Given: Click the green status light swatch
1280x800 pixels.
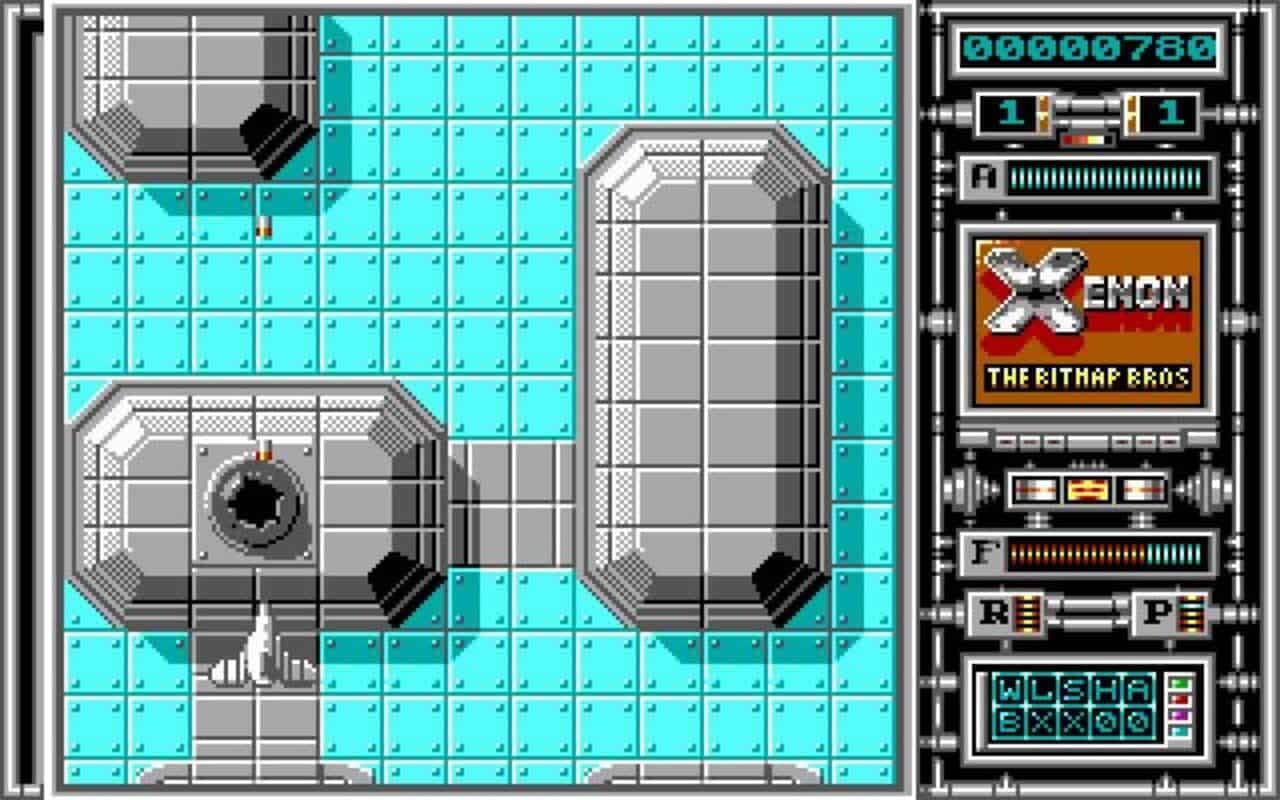Looking at the screenshot, I should point(1180,684).
